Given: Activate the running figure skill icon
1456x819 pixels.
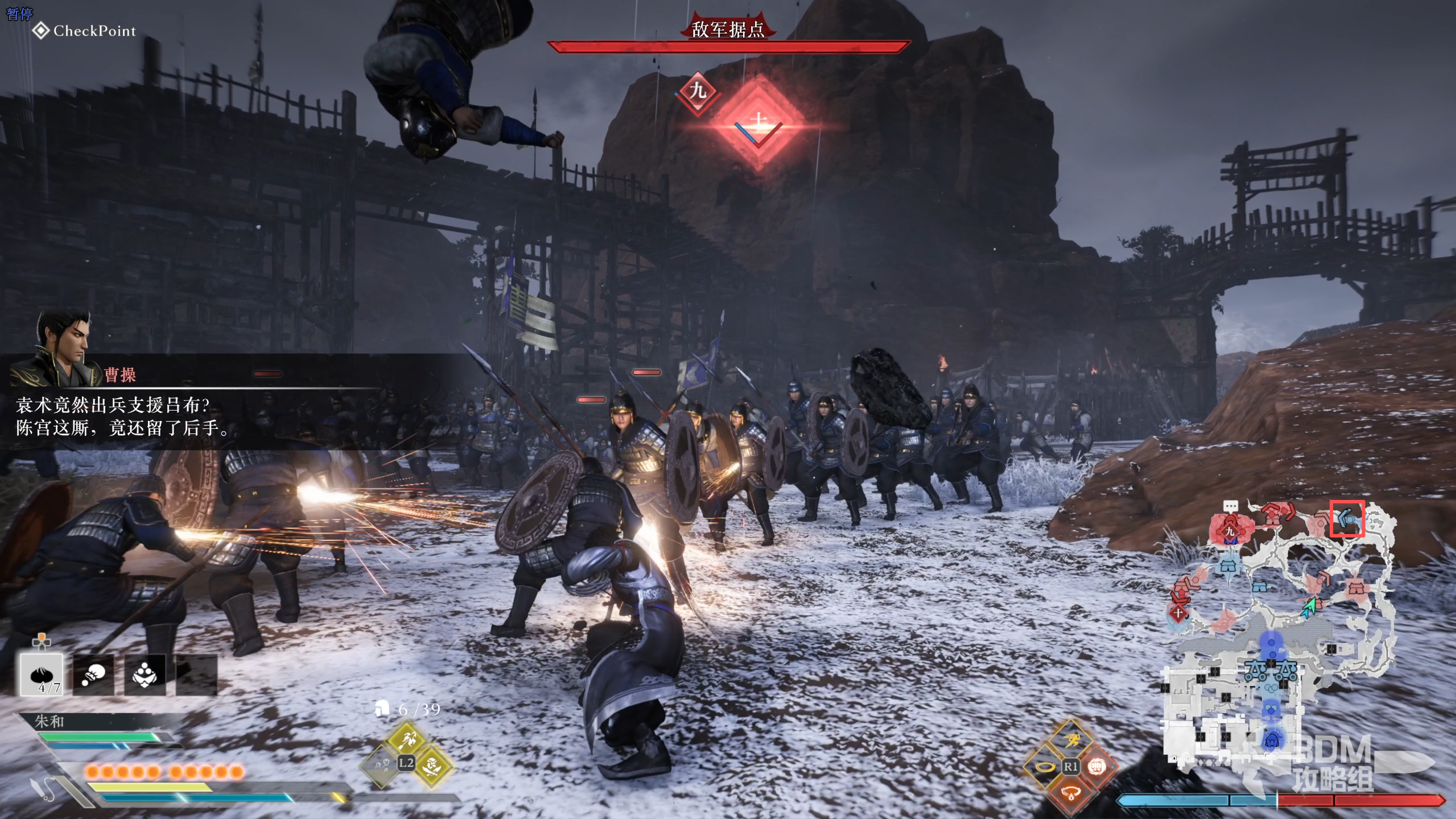Looking at the screenshot, I should 1071,740.
